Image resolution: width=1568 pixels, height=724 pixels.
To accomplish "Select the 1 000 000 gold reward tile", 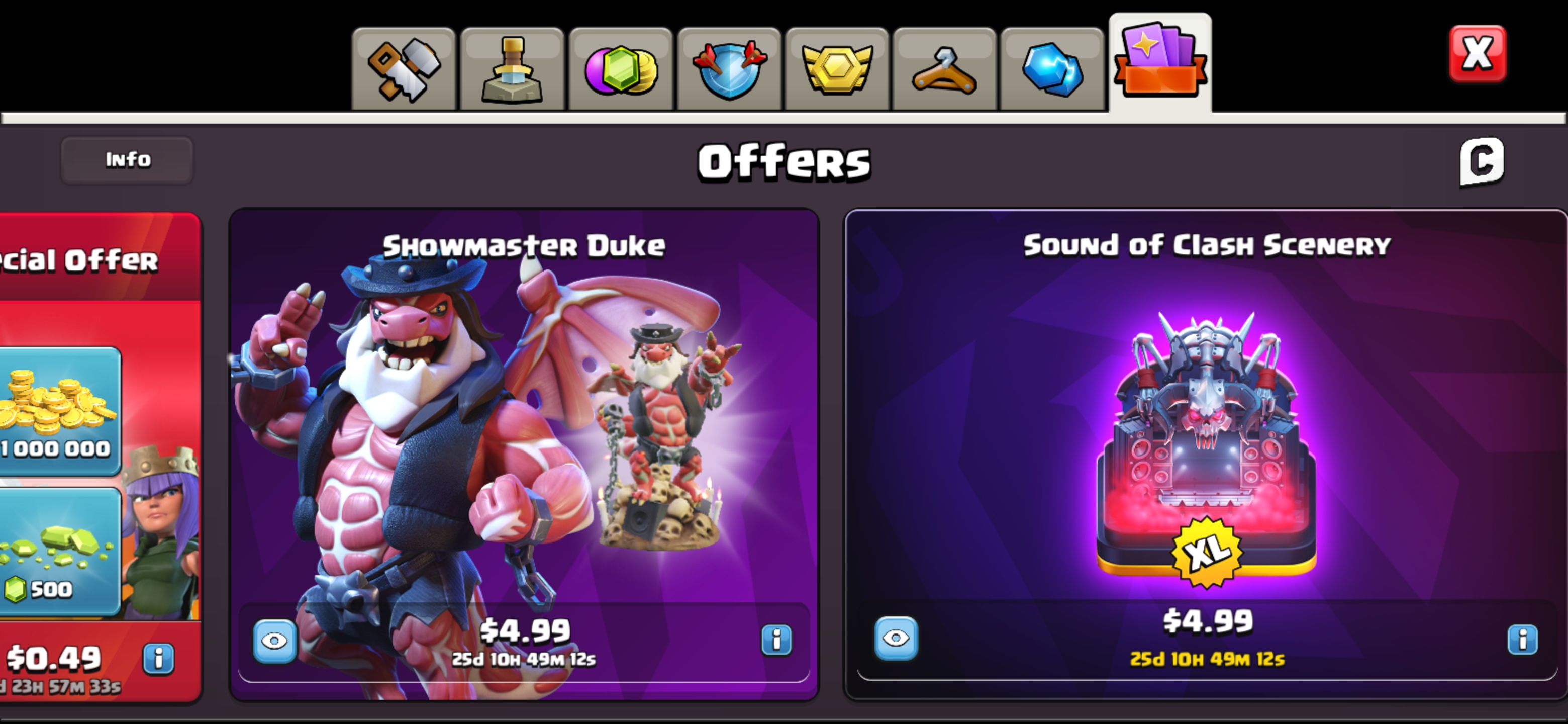I will [x=58, y=411].
